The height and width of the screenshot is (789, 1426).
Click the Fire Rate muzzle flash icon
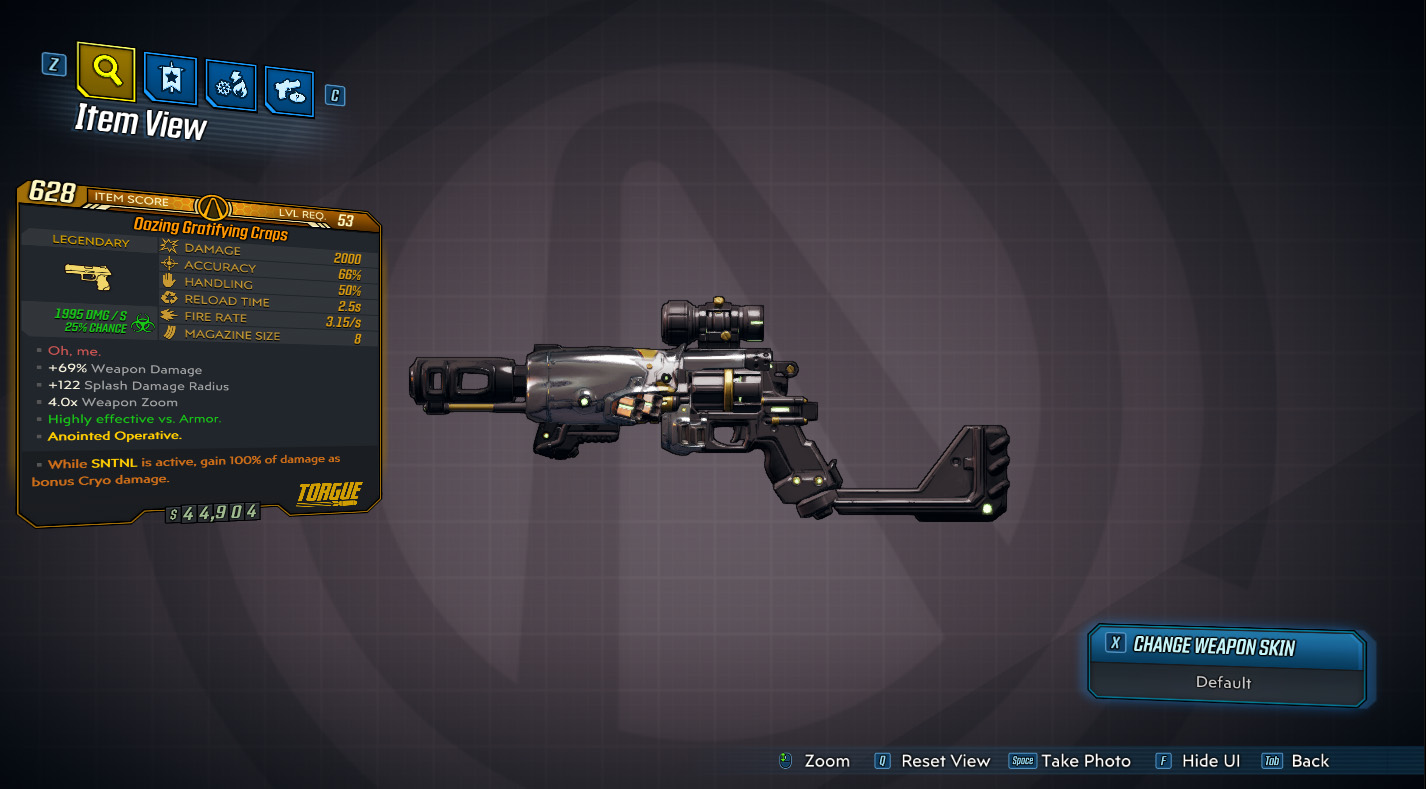(x=168, y=315)
